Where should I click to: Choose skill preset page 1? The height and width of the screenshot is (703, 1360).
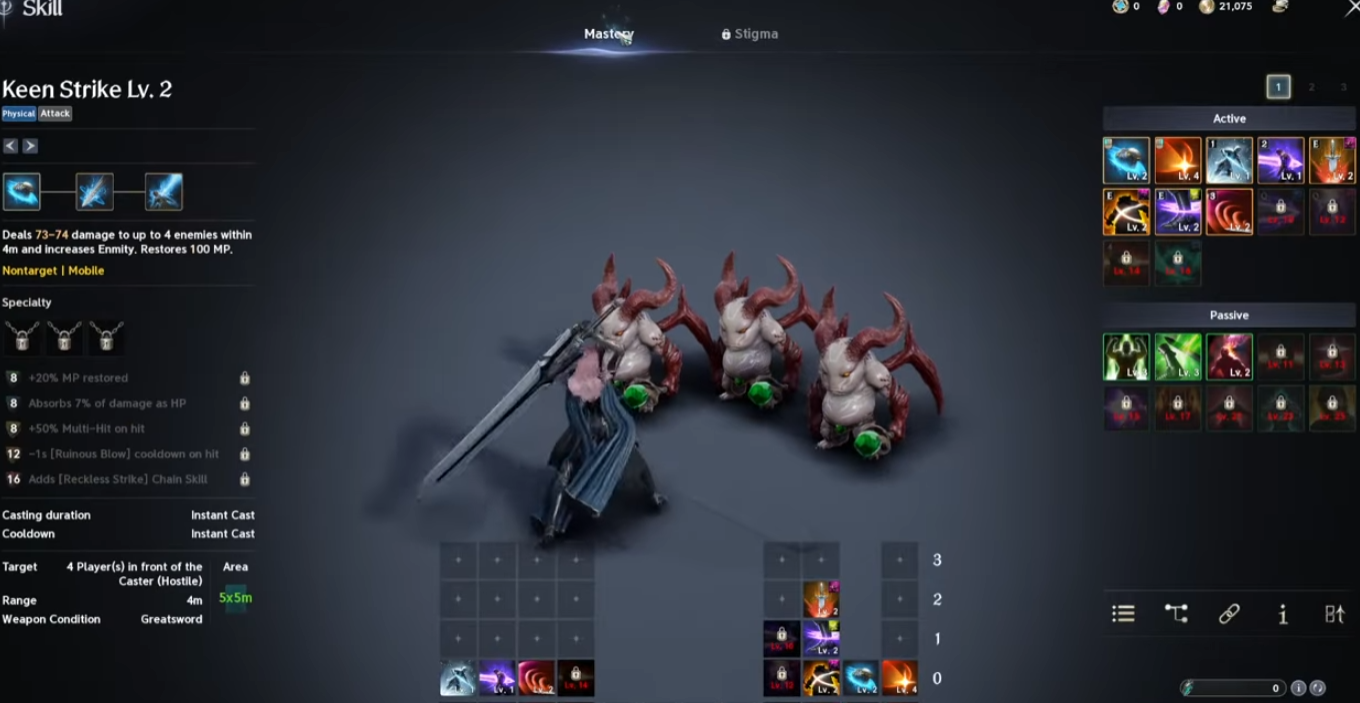click(1278, 87)
